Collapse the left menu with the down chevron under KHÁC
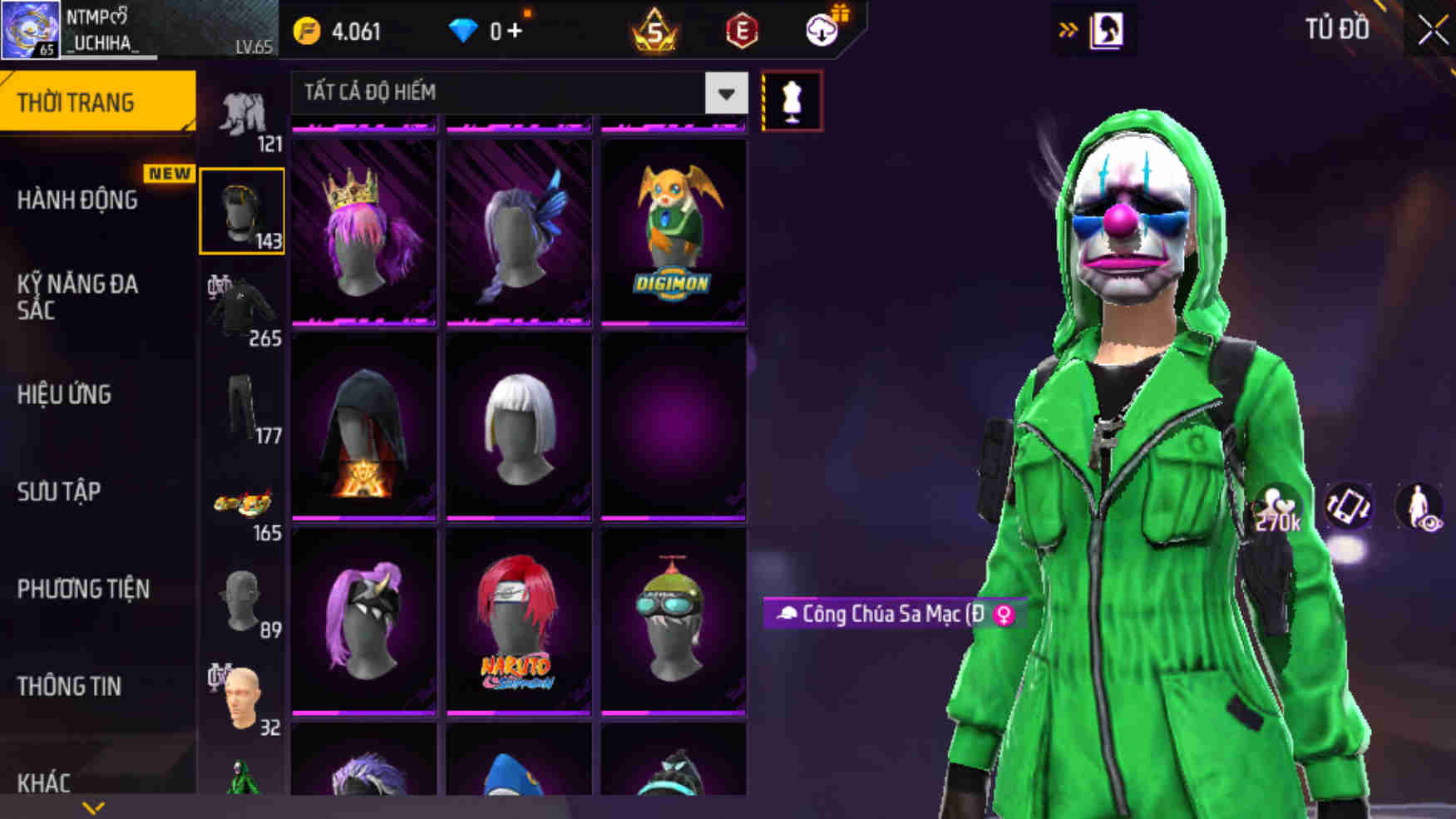 (x=91, y=805)
